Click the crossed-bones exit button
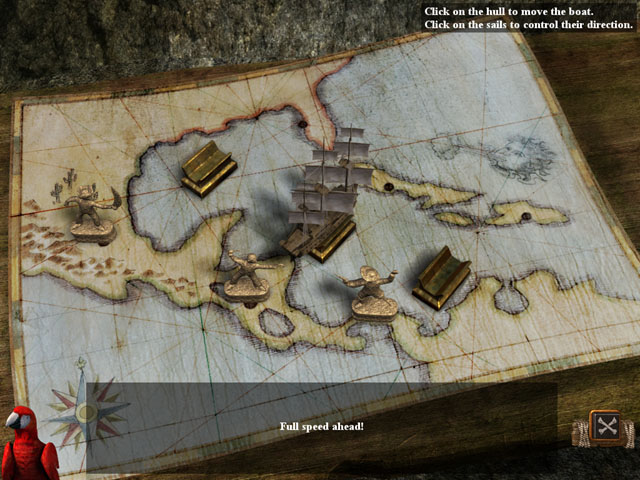640x480 pixels. click(x=605, y=427)
